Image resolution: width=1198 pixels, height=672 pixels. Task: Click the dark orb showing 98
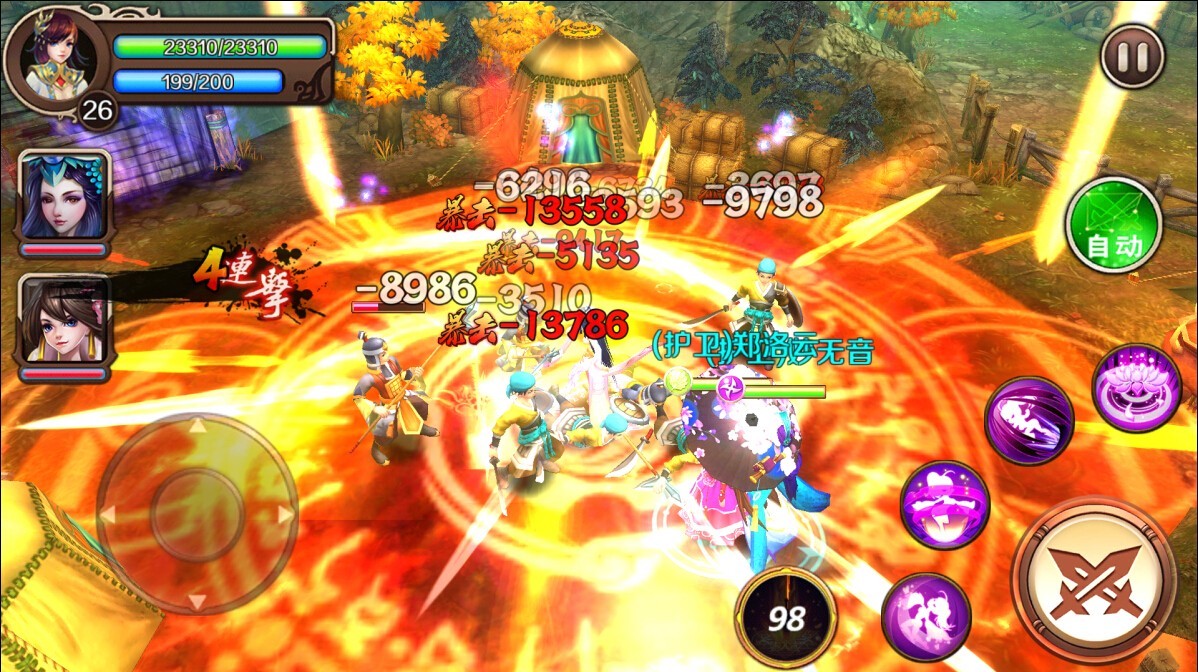tap(785, 615)
